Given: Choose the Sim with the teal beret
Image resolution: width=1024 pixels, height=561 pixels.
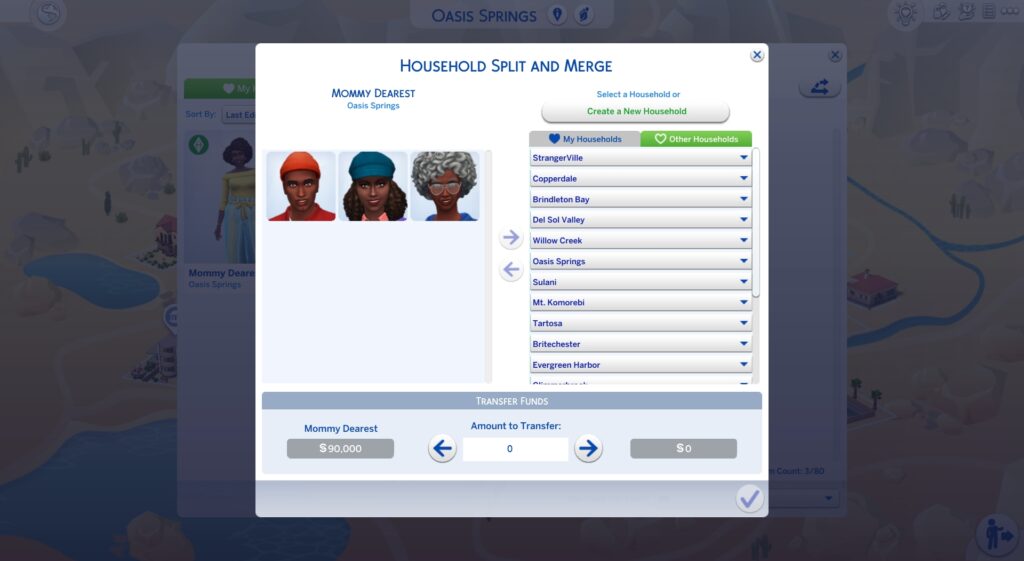Looking at the screenshot, I should tap(373, 186).
